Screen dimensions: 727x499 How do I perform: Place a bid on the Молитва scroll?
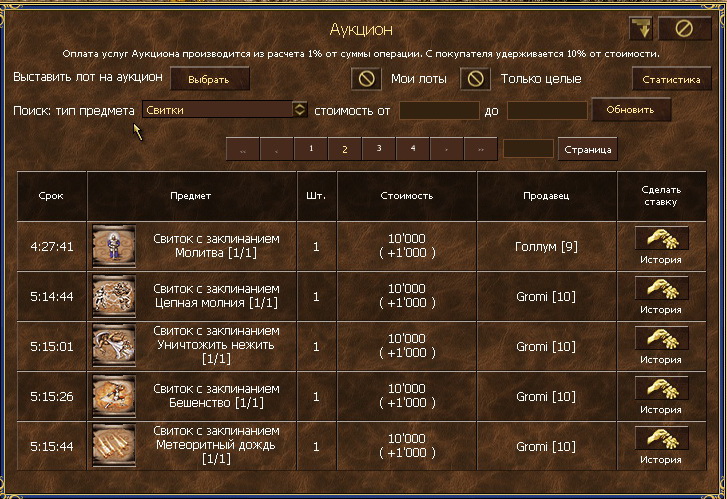pos(661,238)
